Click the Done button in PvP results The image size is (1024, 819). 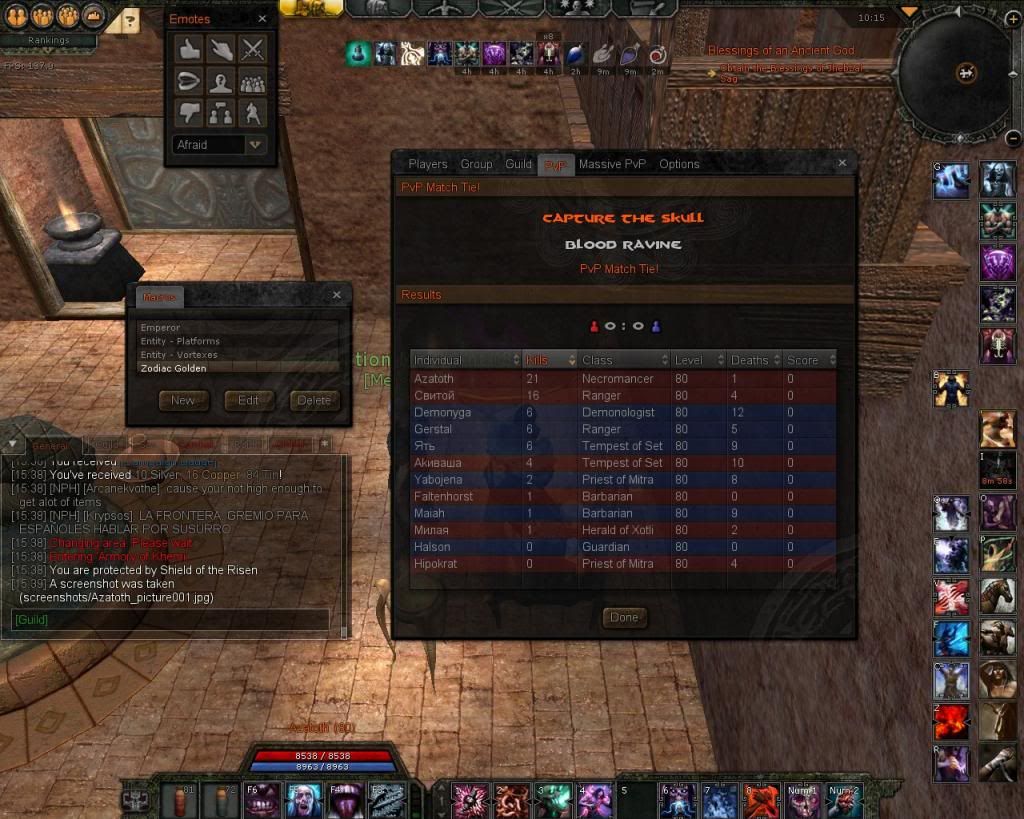pyautogui.click(x=624, y=617)
